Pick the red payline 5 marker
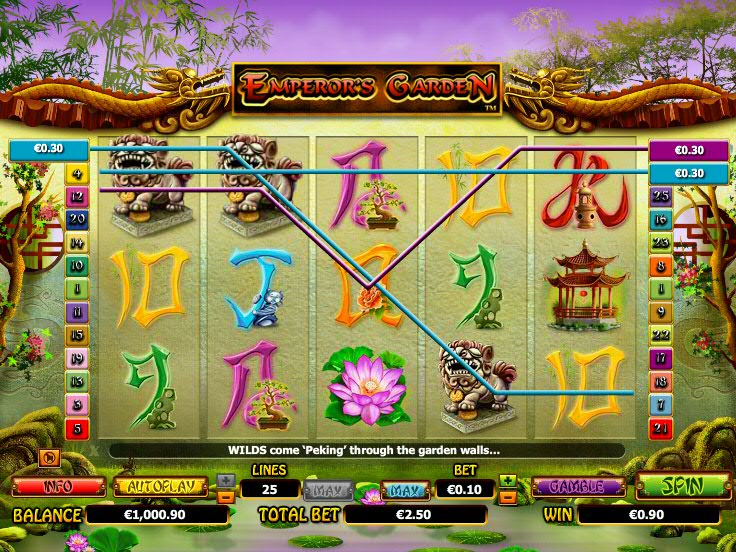 coord(77,428)
